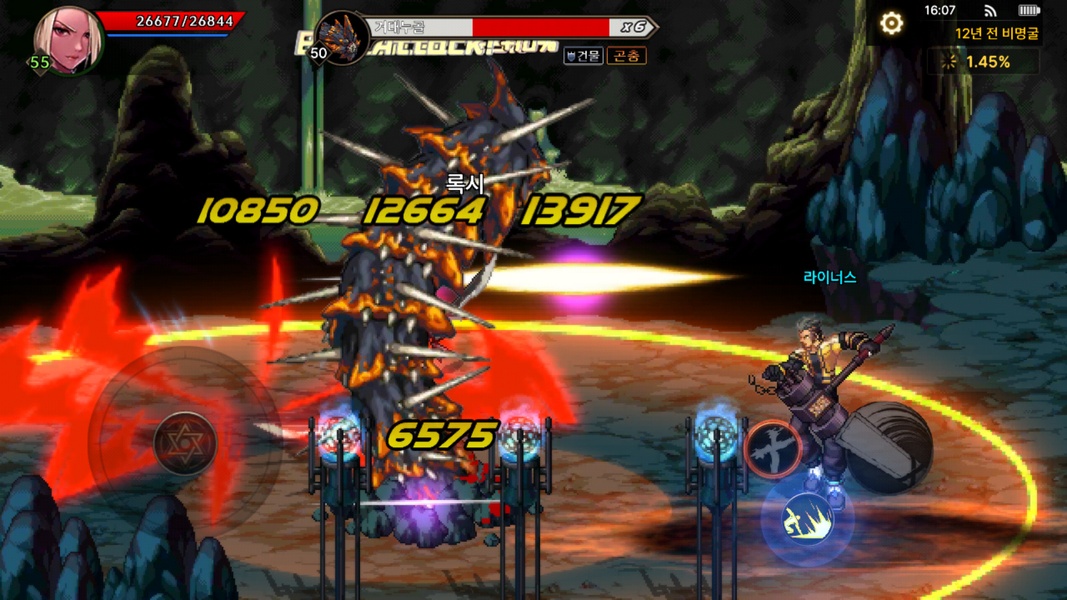This screenshot has height=600, width=1067.
Task: Tap the 1.45% dungeon progress indicator
Action: [981, 62]
